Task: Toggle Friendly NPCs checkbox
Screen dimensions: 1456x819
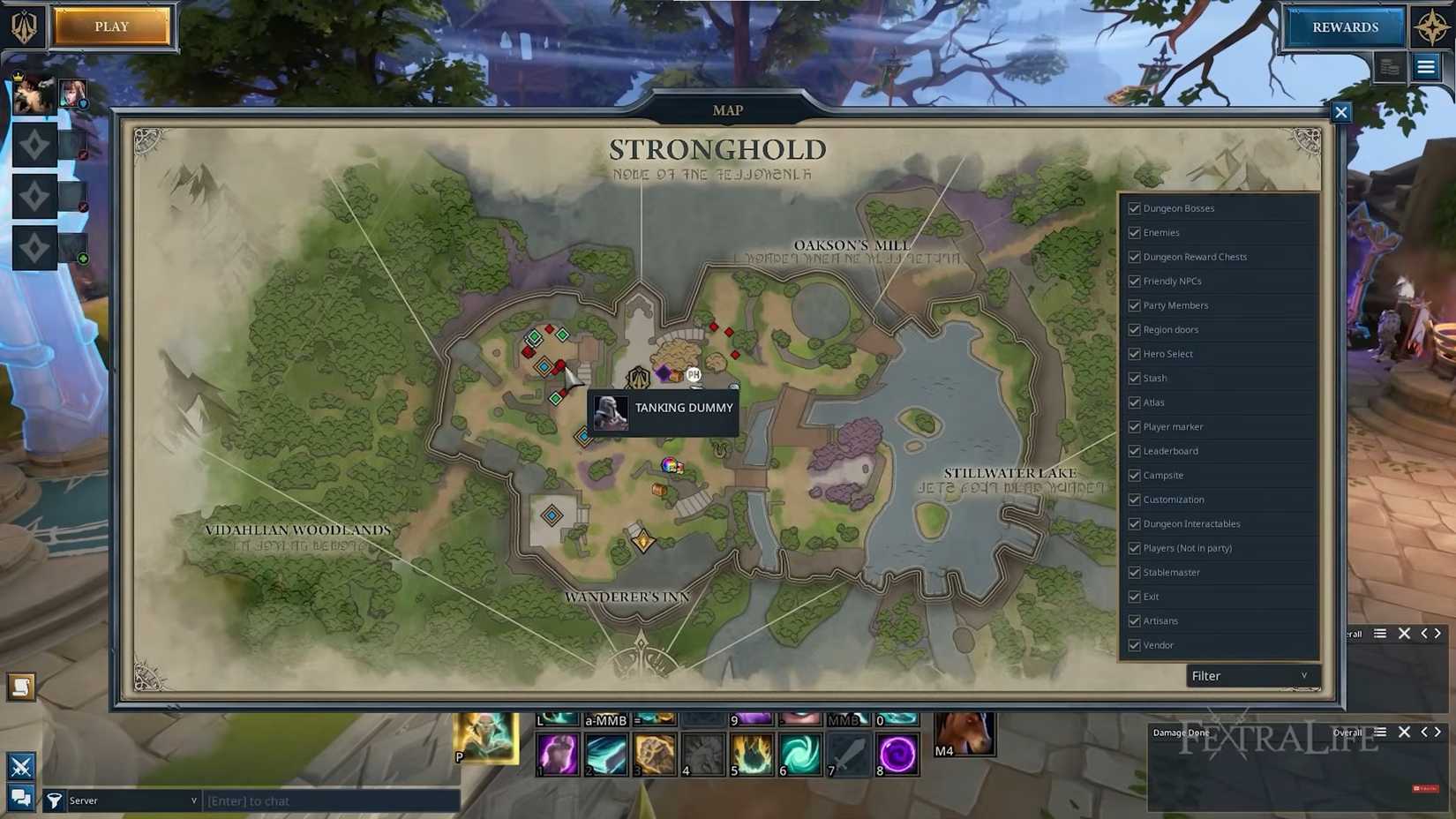Action: click(x=1134, y=282)
